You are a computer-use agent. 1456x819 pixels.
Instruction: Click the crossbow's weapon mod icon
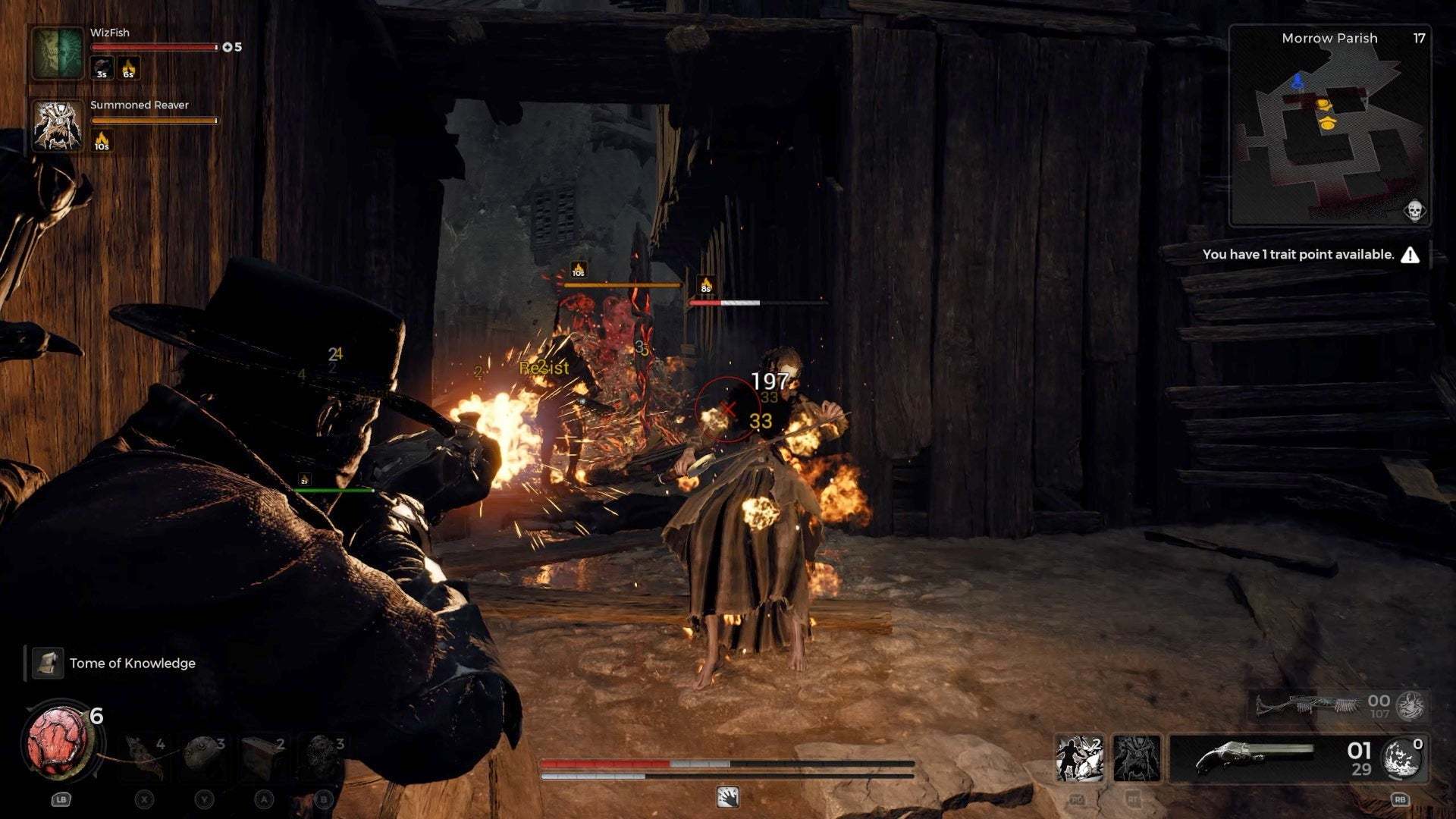tap(1411, 706)
